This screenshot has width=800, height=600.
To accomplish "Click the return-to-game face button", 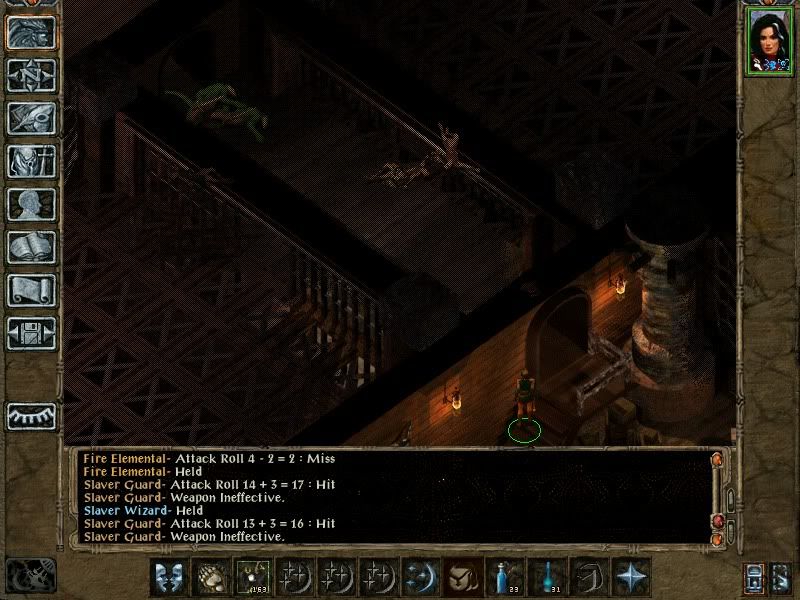I will coord(31,32).
